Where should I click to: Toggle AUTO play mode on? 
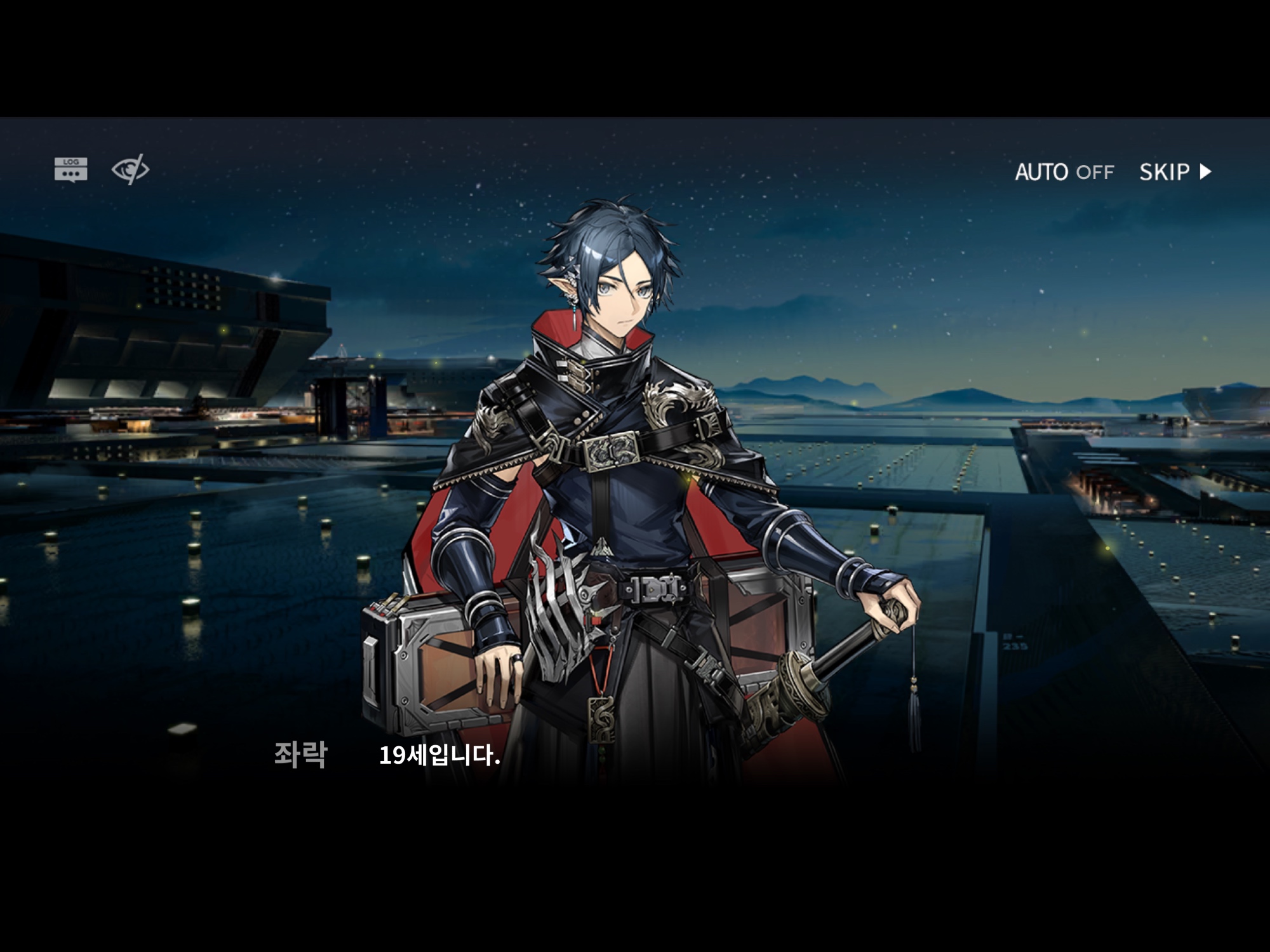1064,172
